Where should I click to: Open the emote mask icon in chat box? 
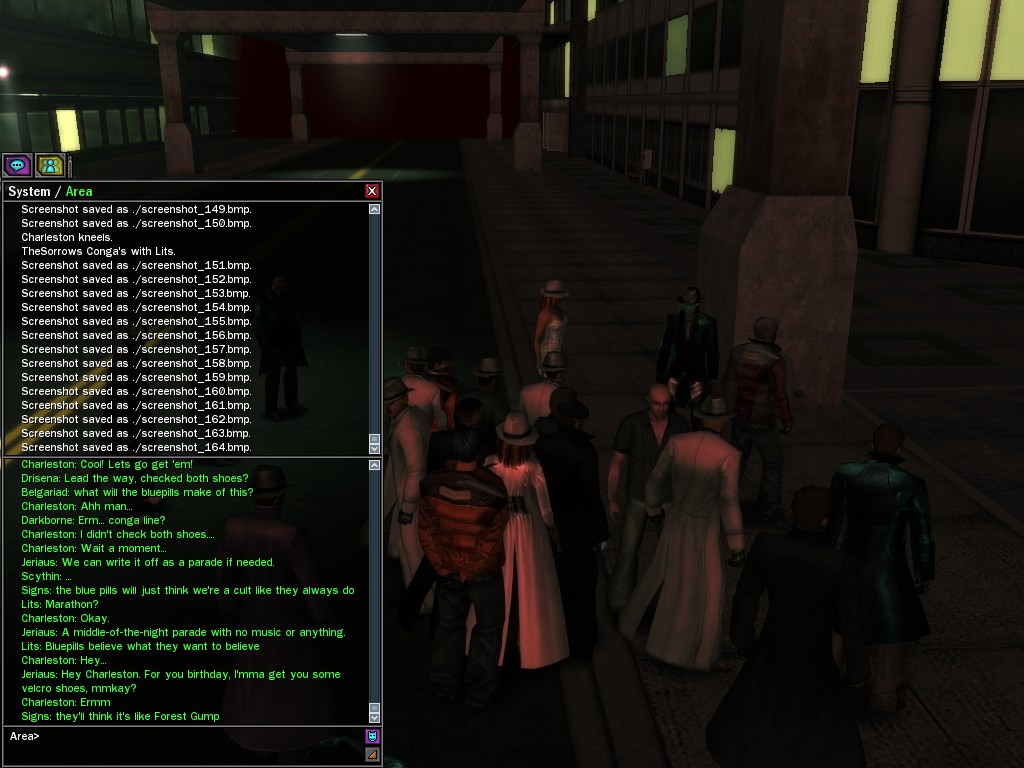372,737
